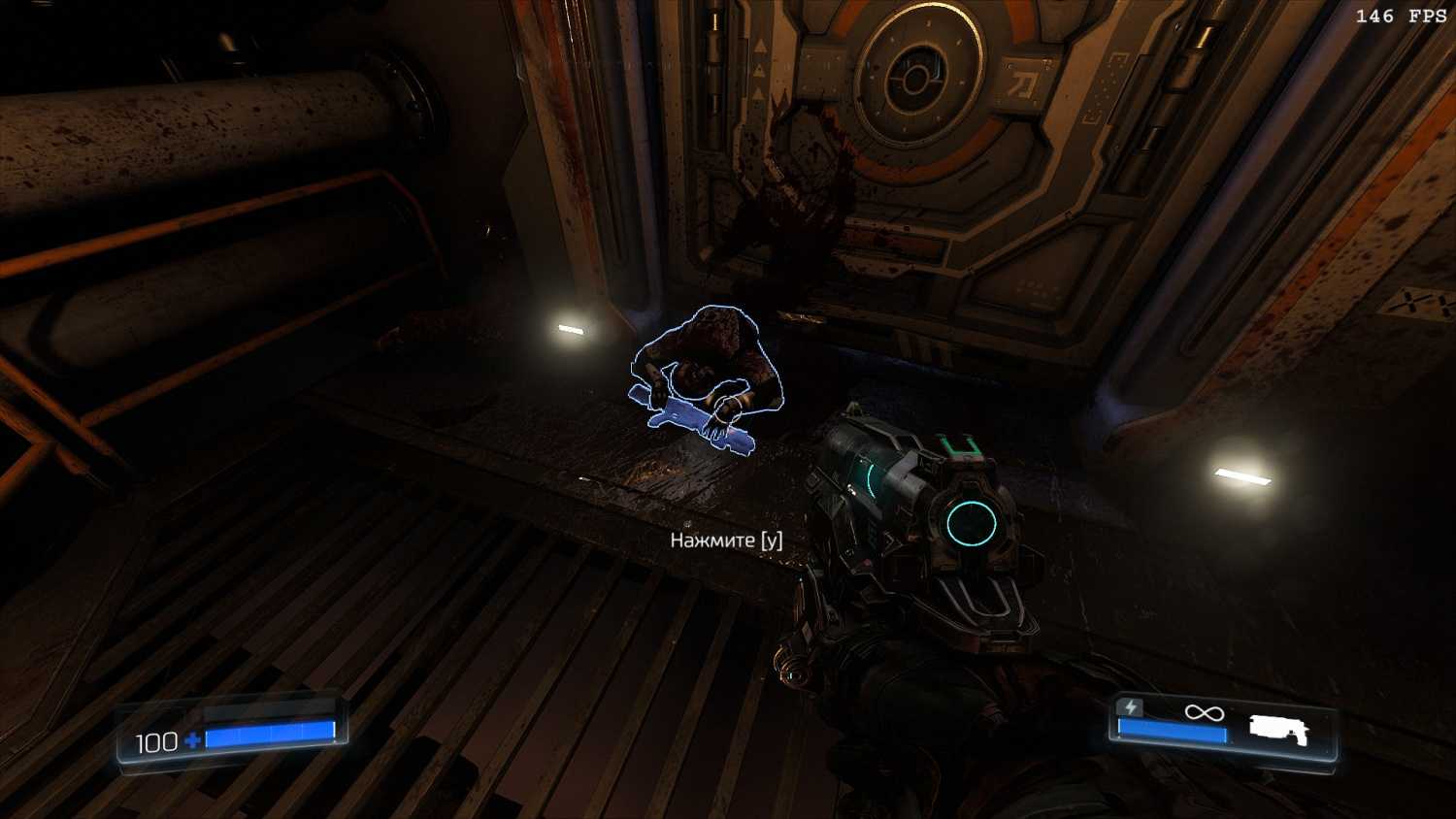Select the white pistol weapon icon
This screenshot has height=819, width=1456.
pos(1278,730)
